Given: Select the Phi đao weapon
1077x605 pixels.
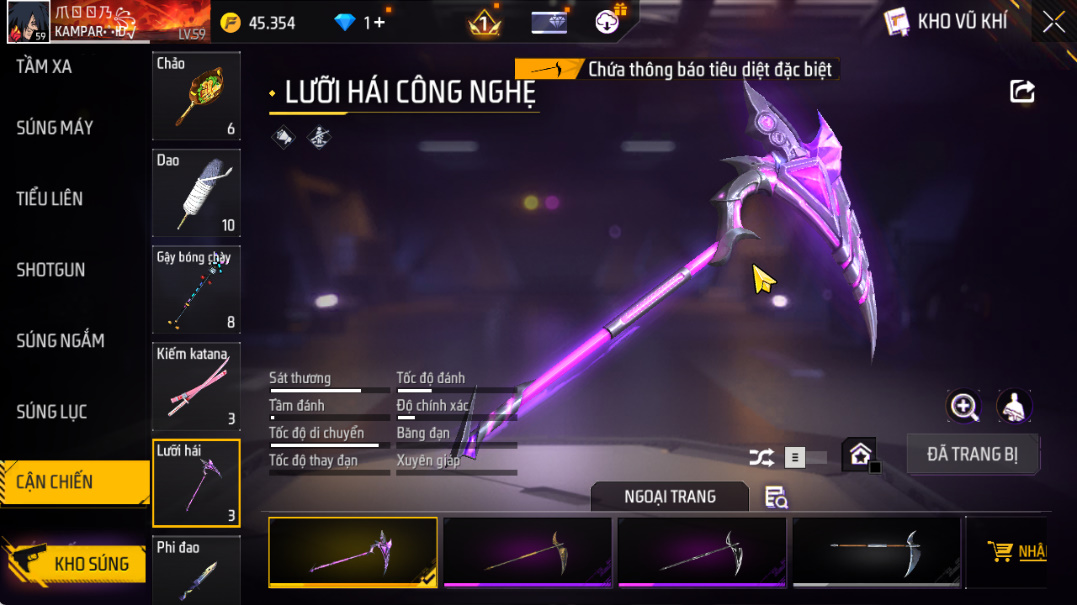Looking at the screenshot, I should 196,570.
